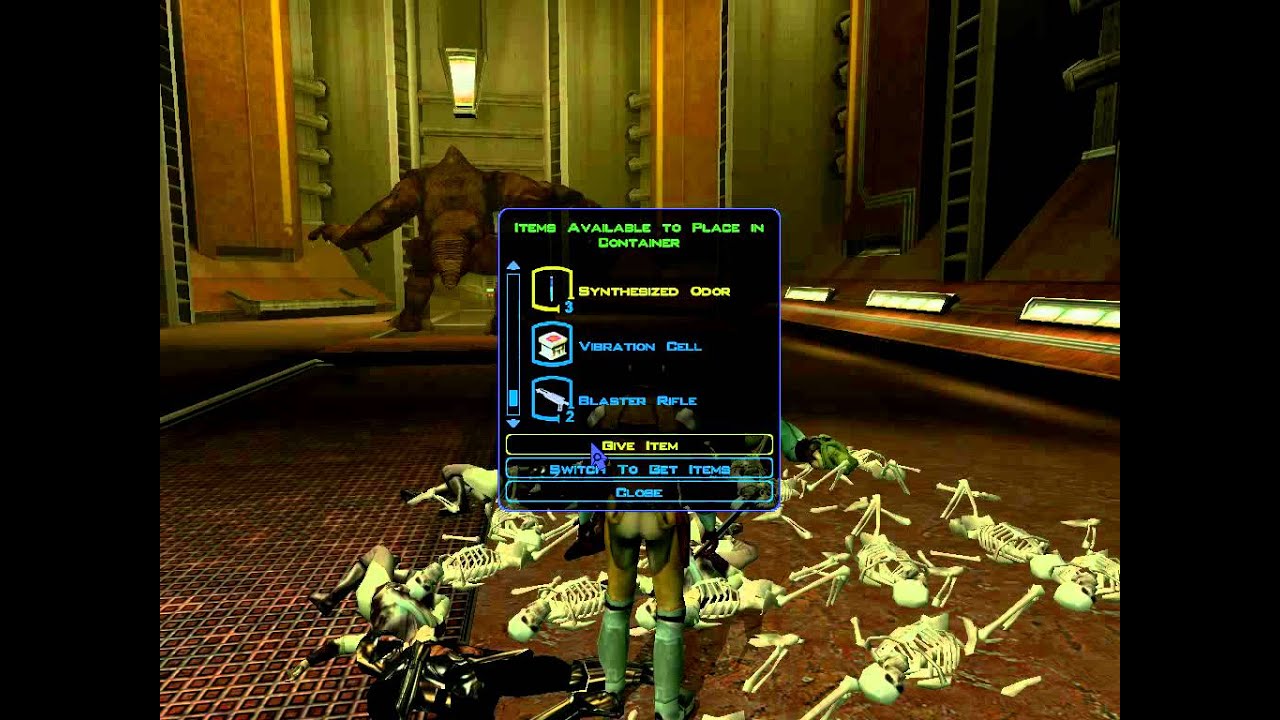The image size is (1280, 720).
Task: Click the scroll-down arrow below the item list
Action: click(x=514, y=422)
